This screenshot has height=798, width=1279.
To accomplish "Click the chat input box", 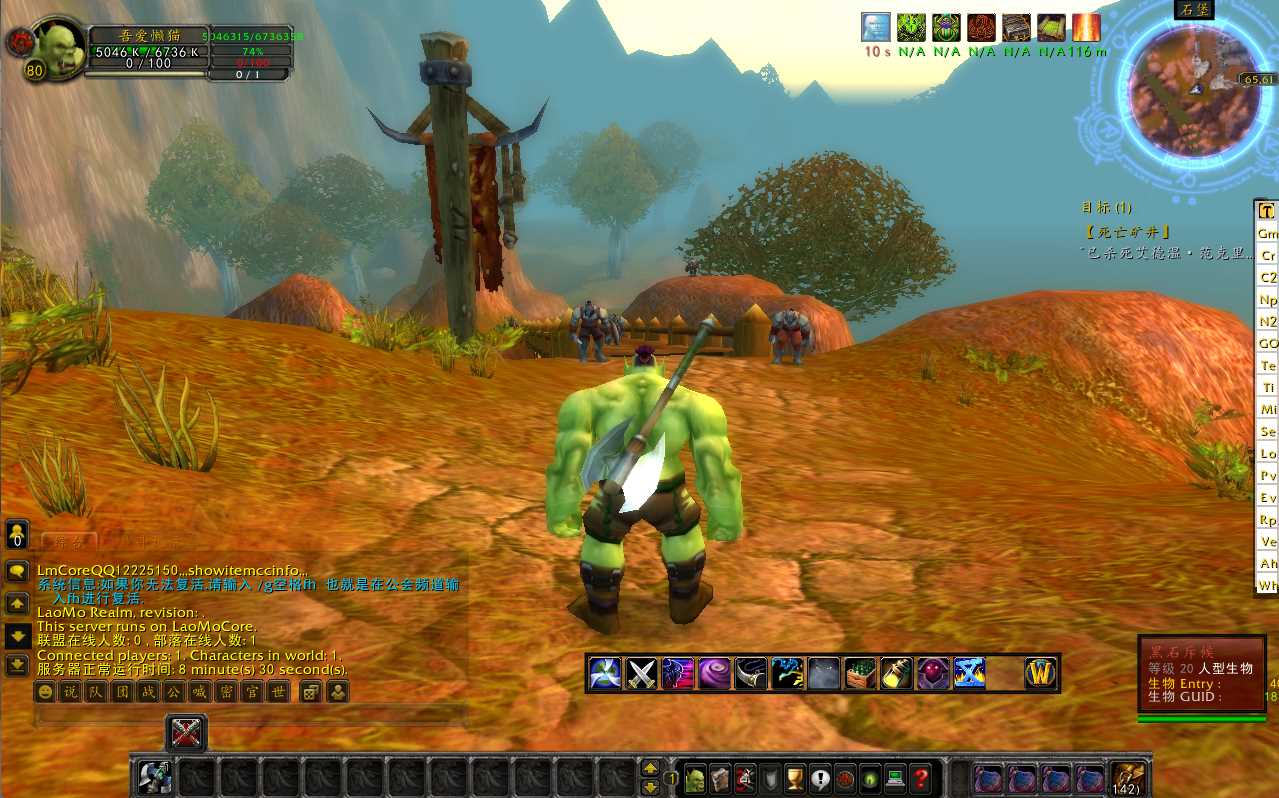I will click(x=250, y=716).
